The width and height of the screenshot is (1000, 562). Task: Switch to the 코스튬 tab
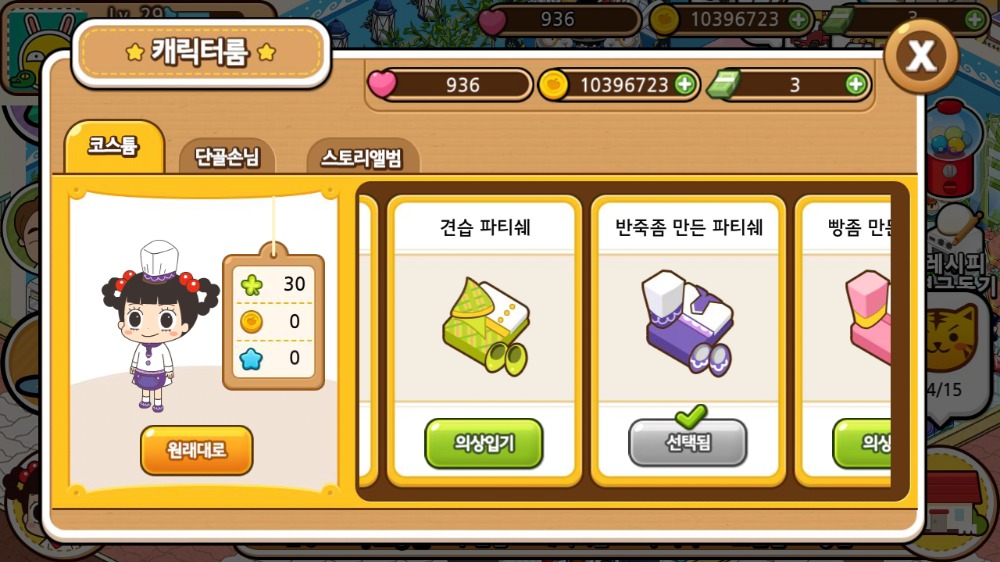[113, 147]
